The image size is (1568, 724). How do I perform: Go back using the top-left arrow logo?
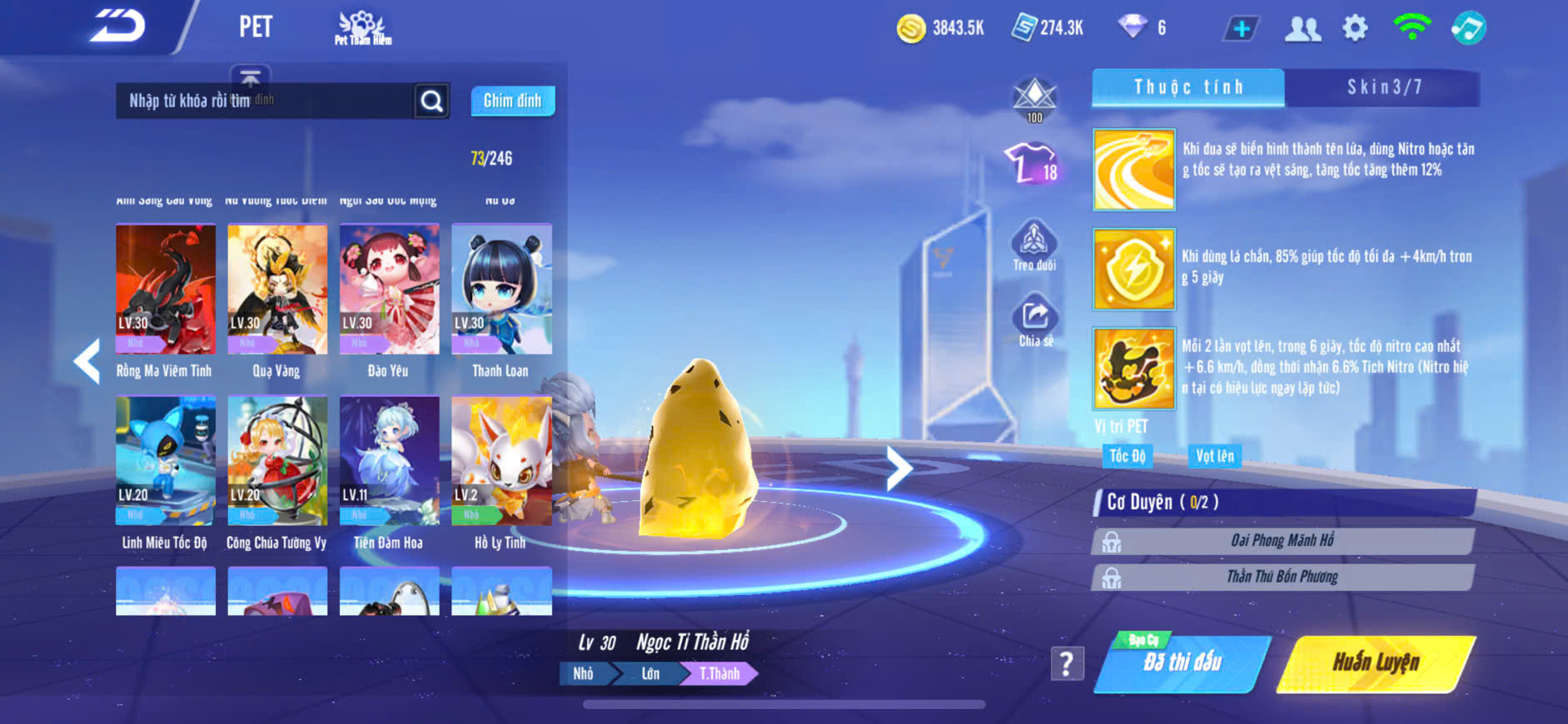coord(118,27)
